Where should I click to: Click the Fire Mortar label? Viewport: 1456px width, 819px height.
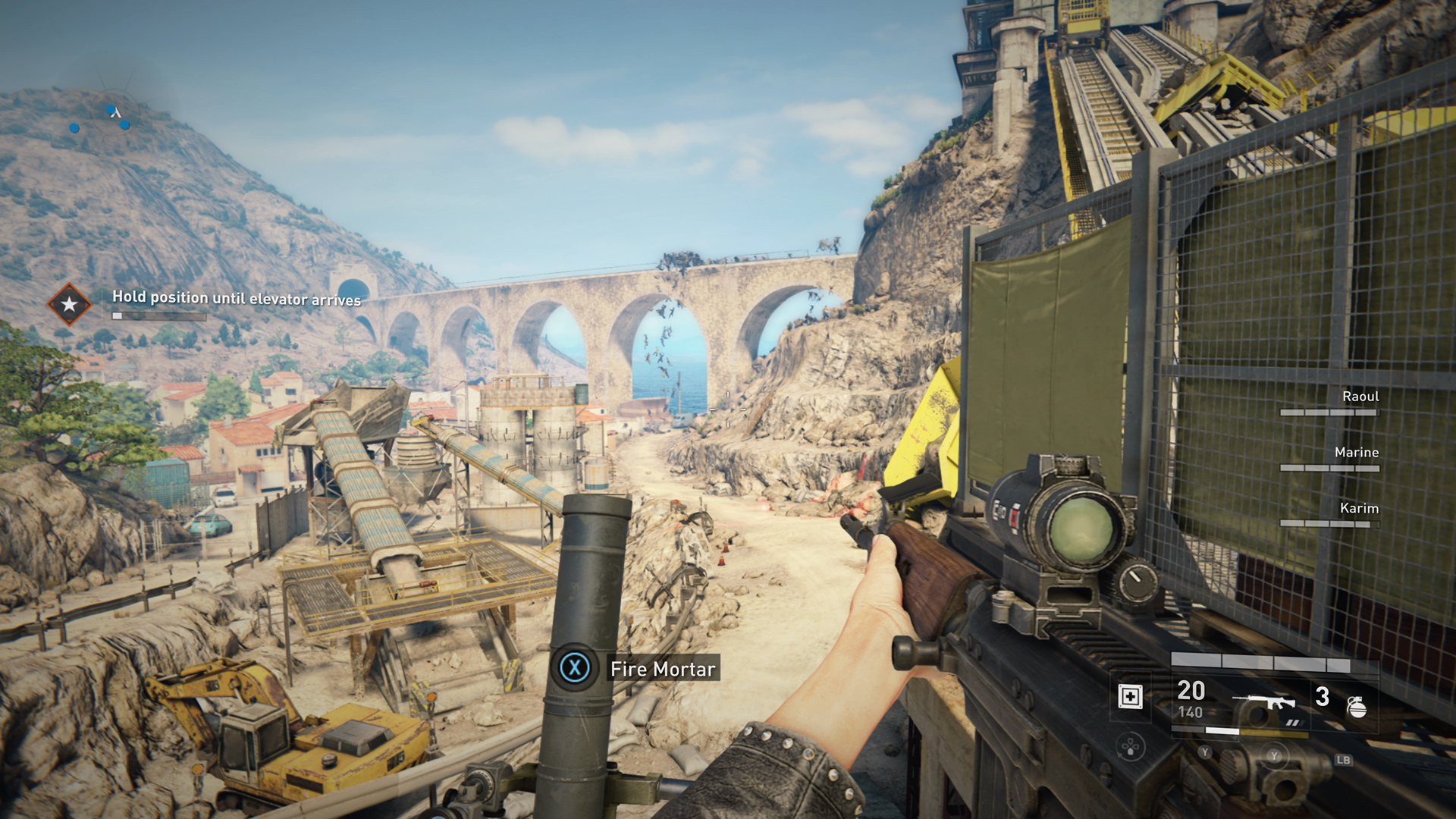click(663, 669)
